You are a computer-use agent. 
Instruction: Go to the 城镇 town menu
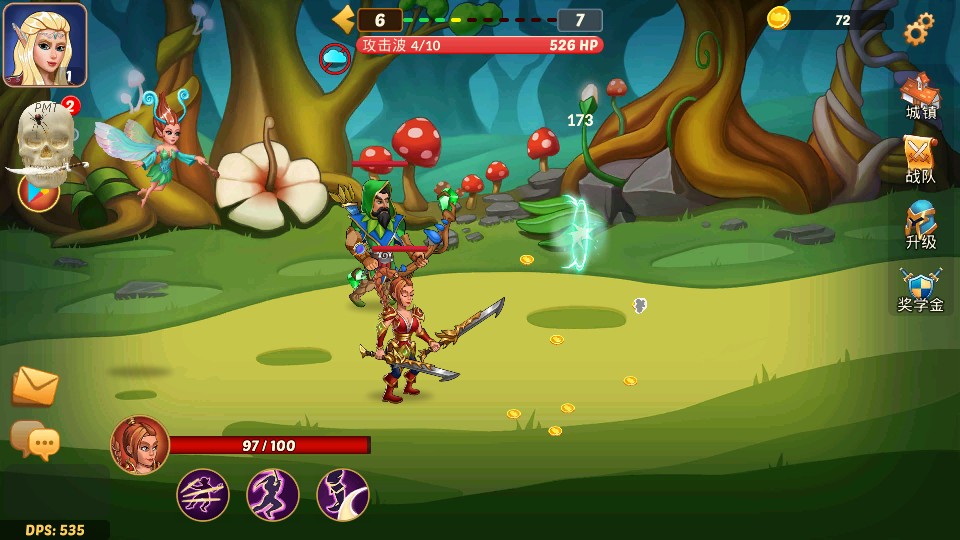click(920, 98)
